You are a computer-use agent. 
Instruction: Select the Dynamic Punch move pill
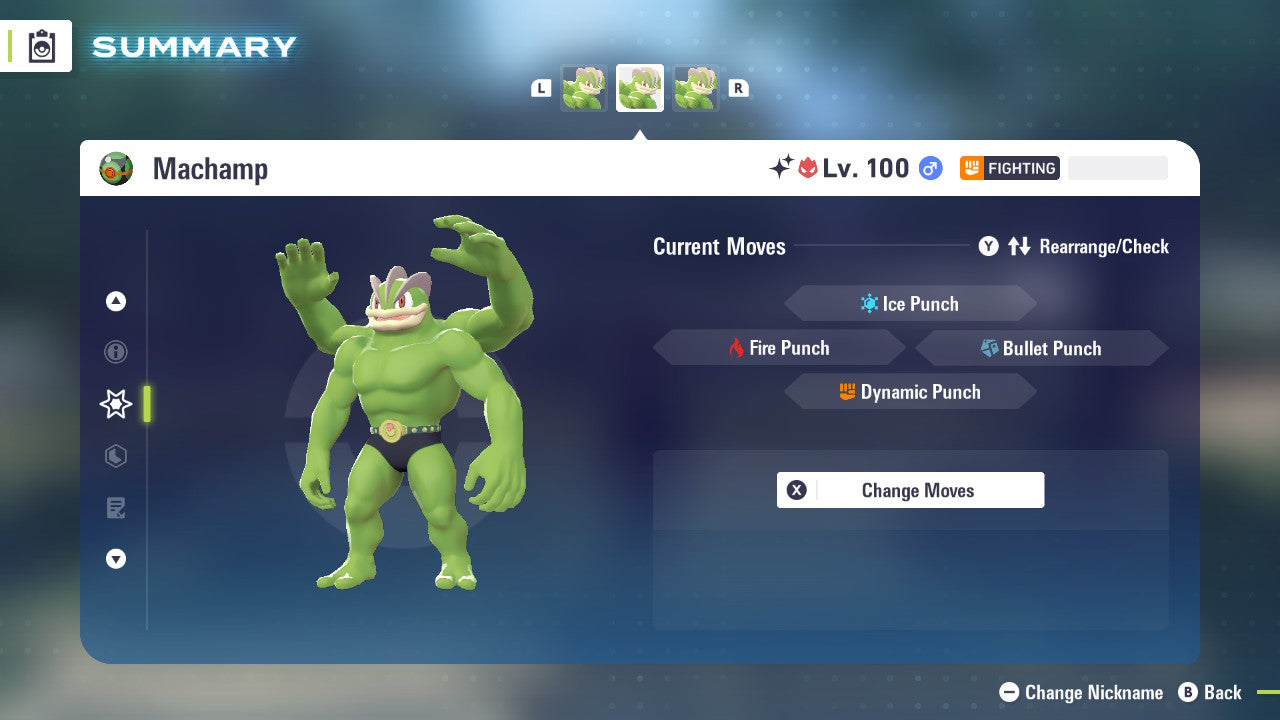pyautogui.click(x=910, y=392)
